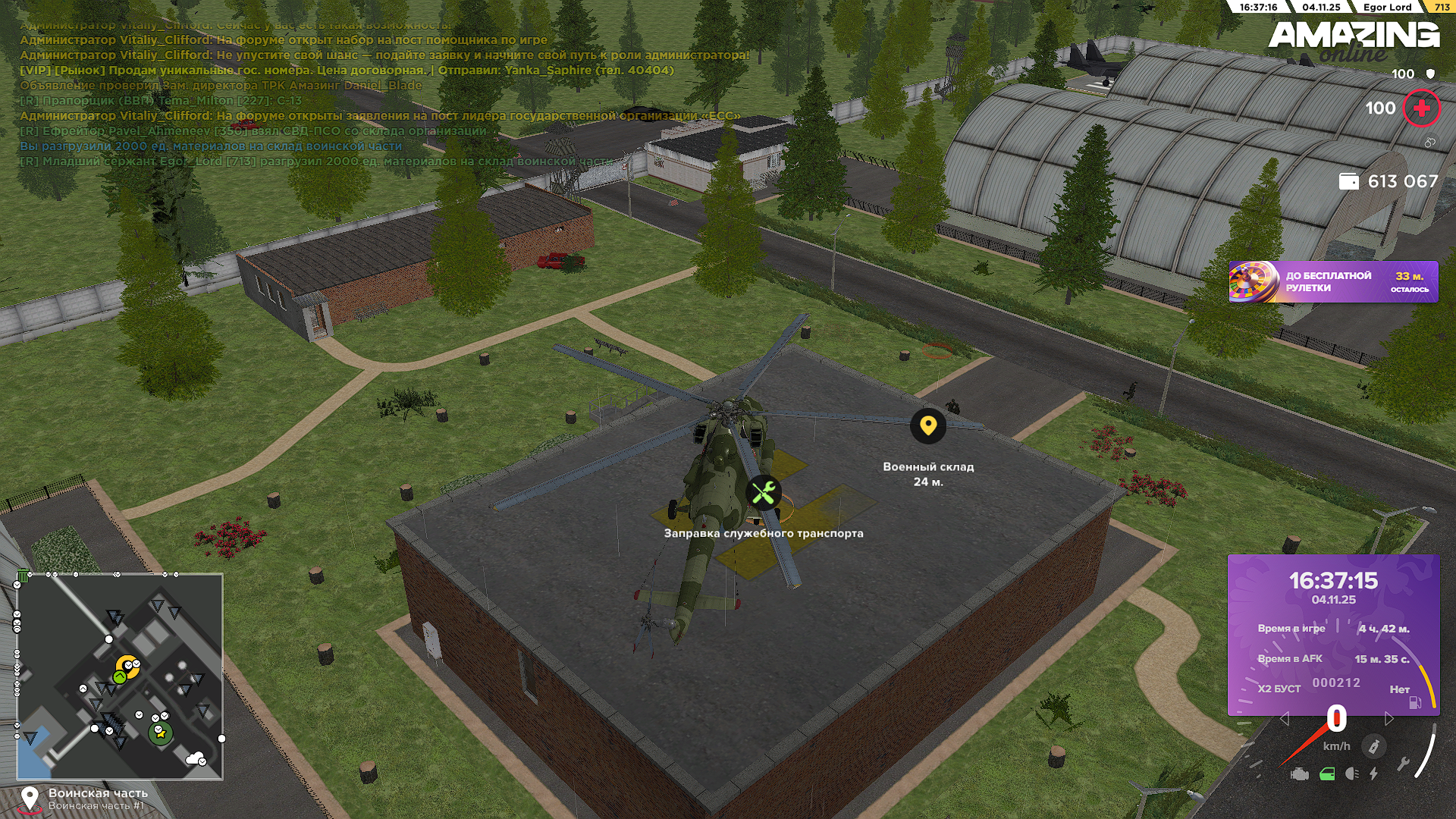Toggle the headlights indicator icon

click(1351, 774)
